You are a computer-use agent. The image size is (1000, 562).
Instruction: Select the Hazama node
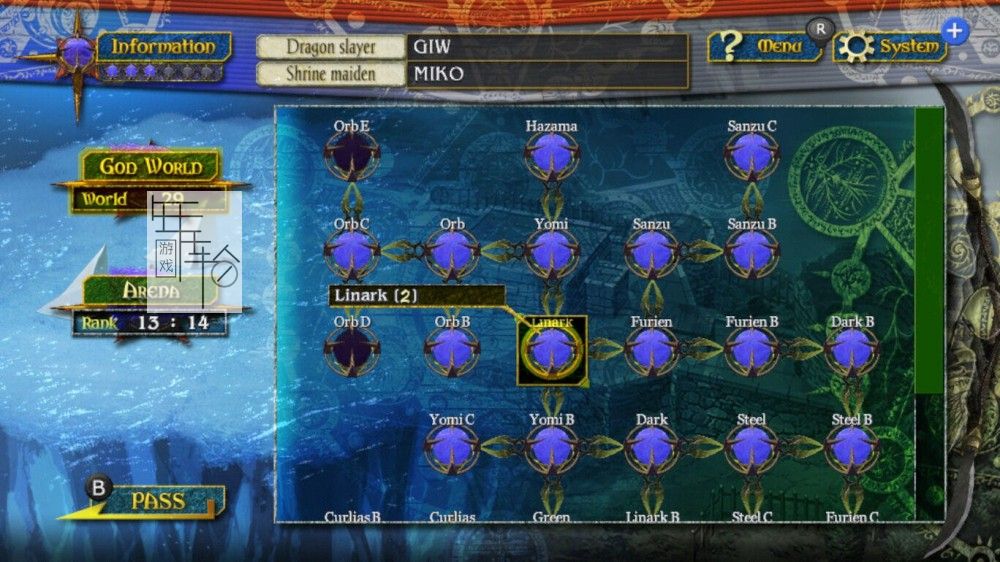click(551, 154)
